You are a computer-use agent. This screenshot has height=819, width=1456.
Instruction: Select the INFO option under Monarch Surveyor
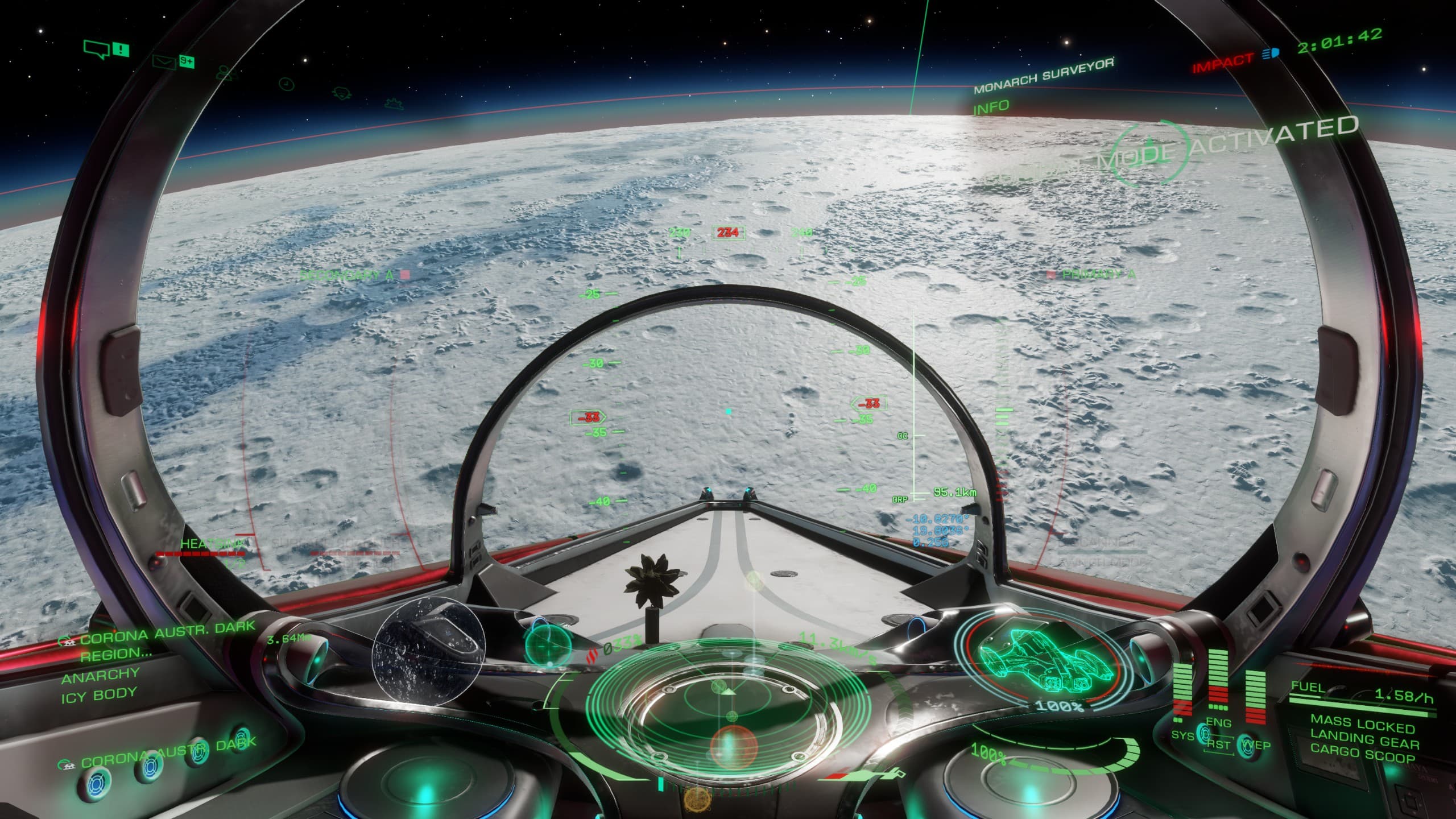point(990,107)
